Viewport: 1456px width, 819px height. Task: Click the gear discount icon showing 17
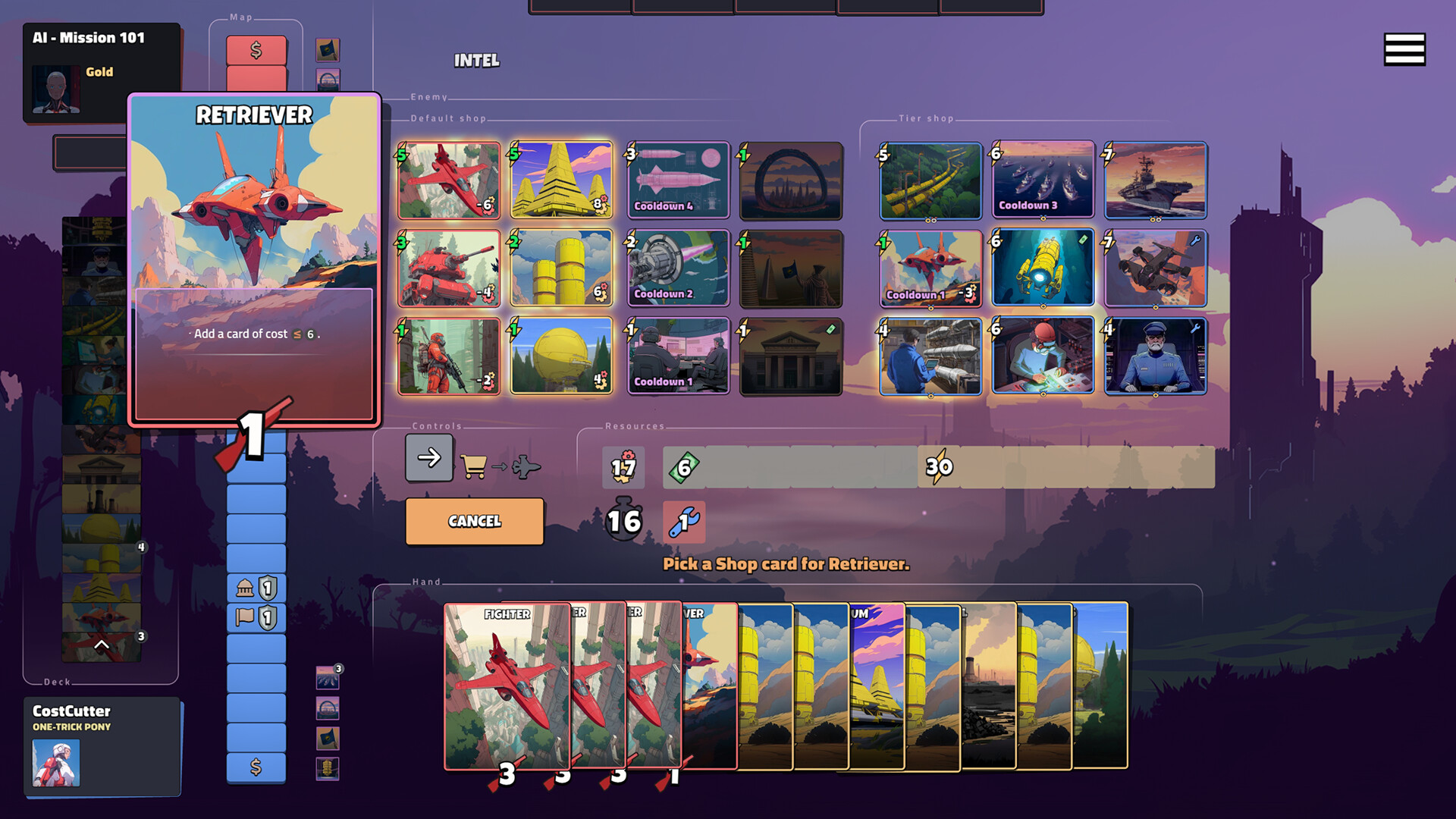(623, 467)
